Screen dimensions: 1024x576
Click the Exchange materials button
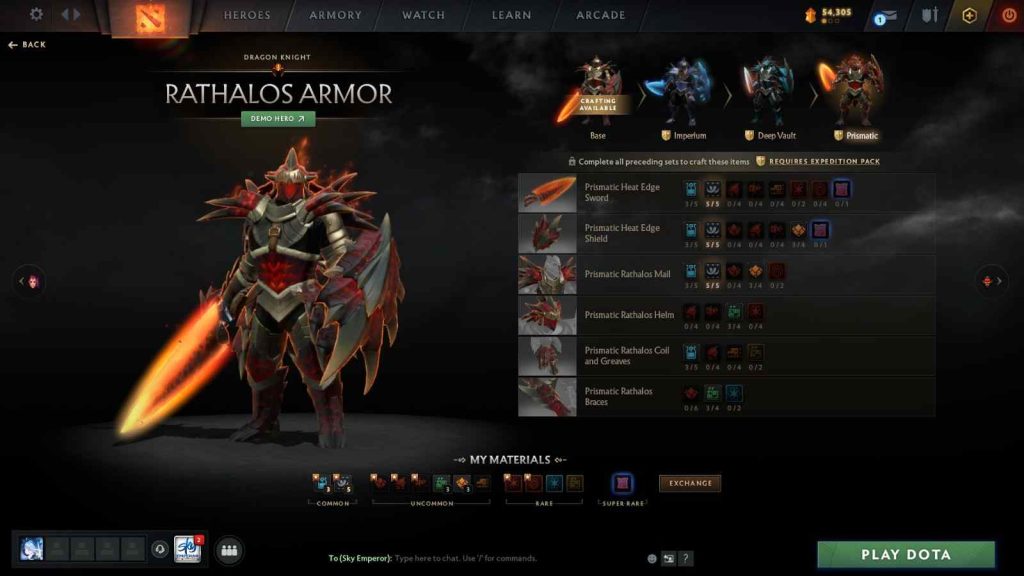[x=690, y=483]
